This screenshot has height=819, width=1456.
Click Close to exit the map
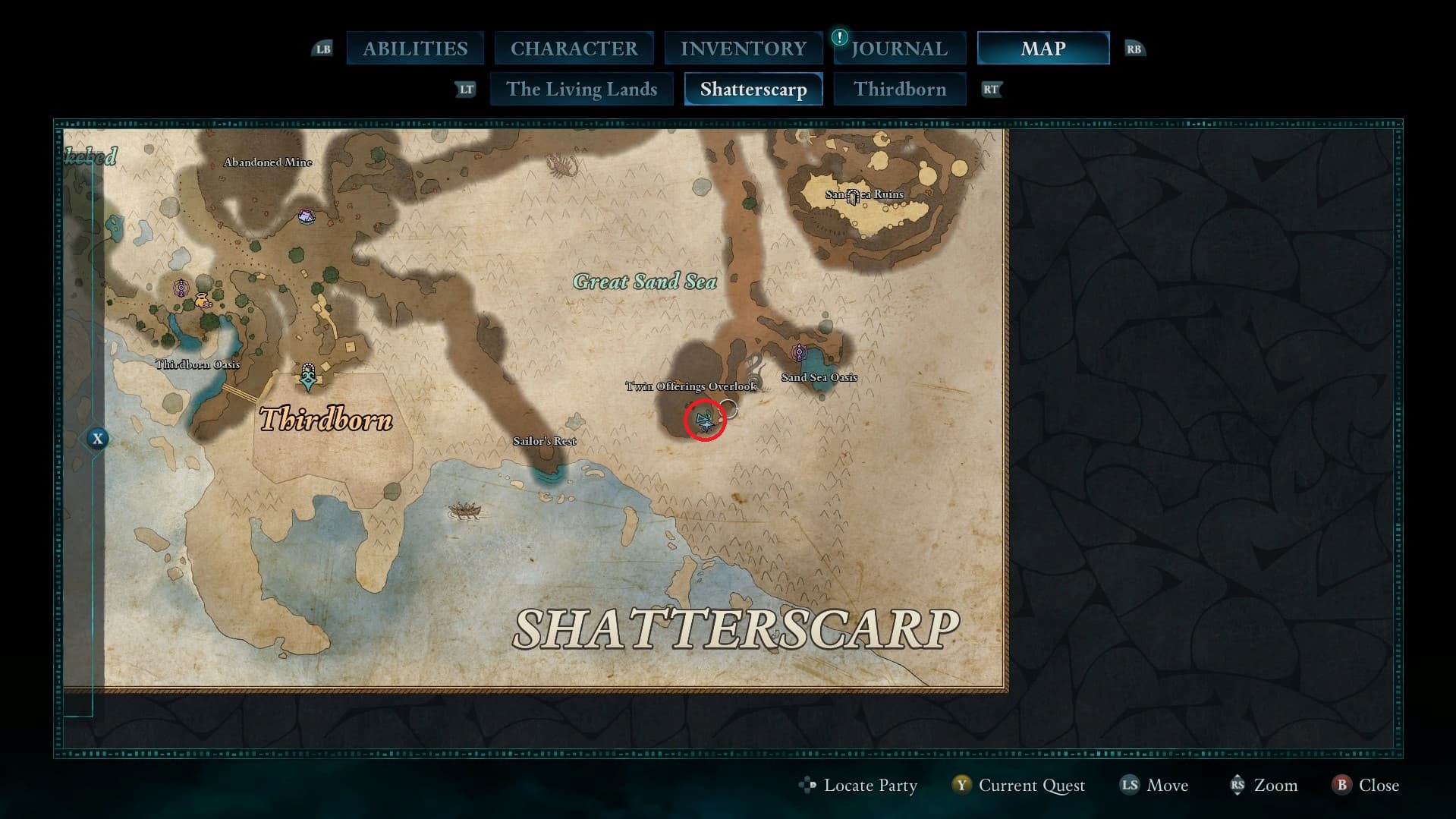tap(1378, 786)
